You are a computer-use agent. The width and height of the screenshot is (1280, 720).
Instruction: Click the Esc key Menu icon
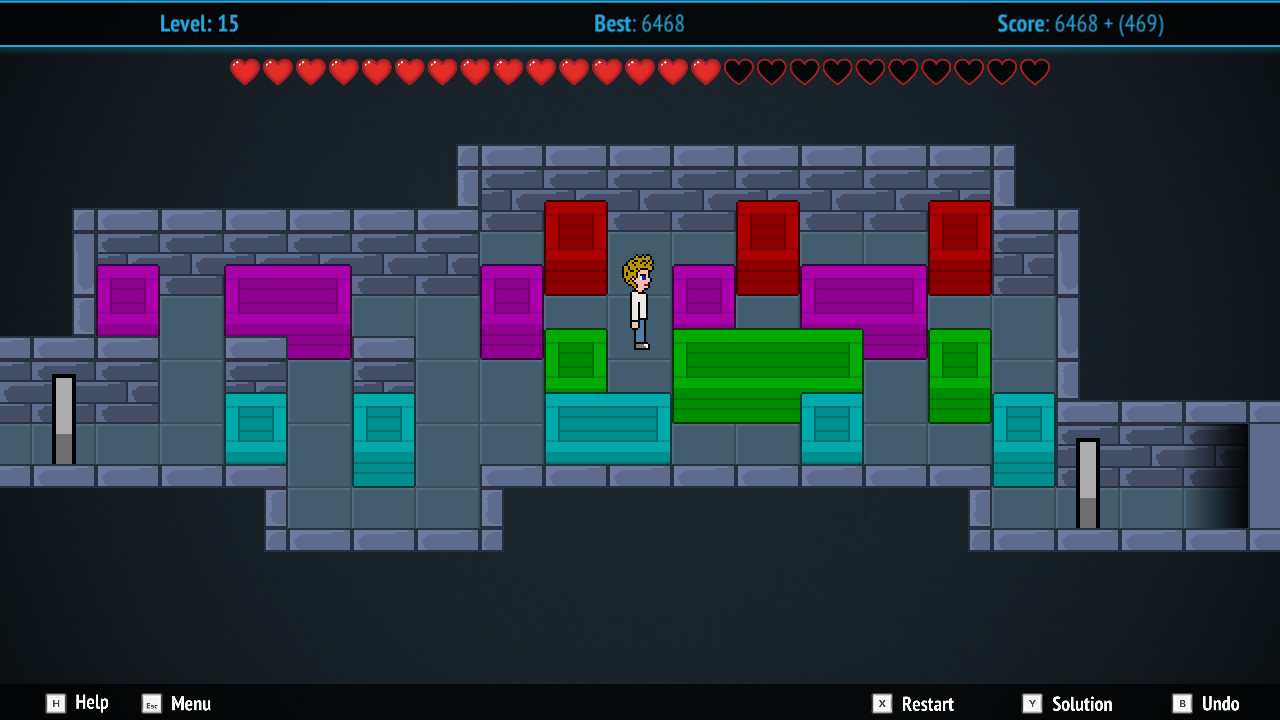pyautogui.click(x=152, y=703)
